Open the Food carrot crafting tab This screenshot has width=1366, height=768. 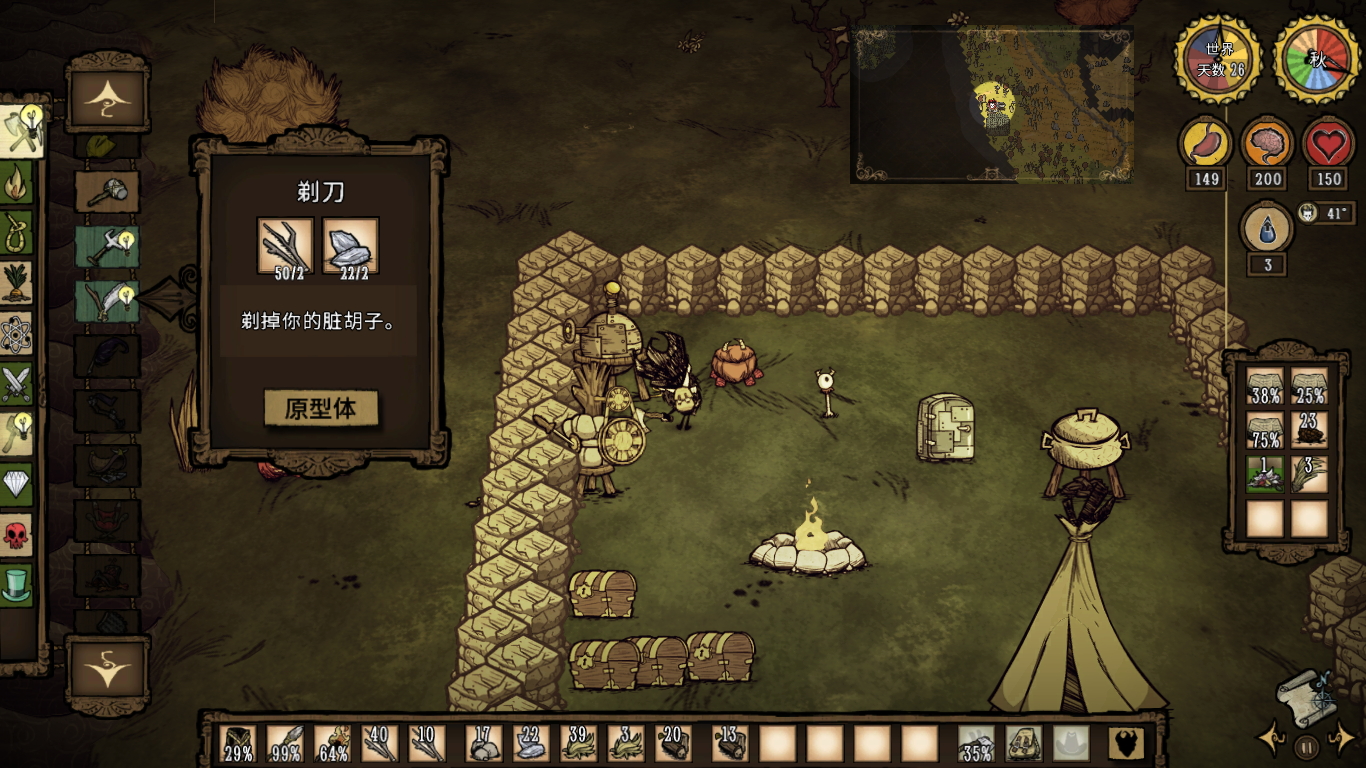[17, 283]
